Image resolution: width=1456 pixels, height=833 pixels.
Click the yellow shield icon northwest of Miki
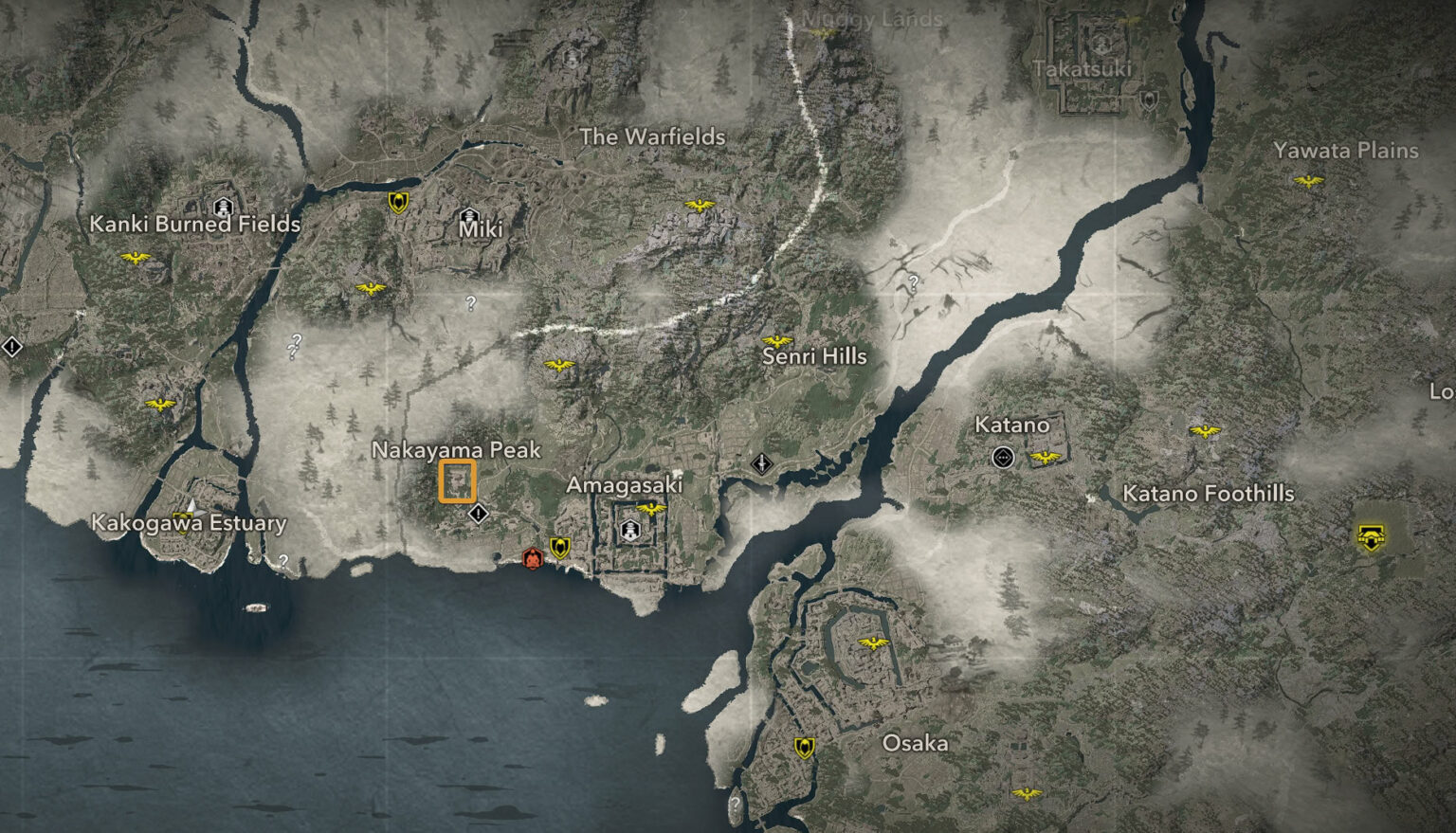pos(397,200)
